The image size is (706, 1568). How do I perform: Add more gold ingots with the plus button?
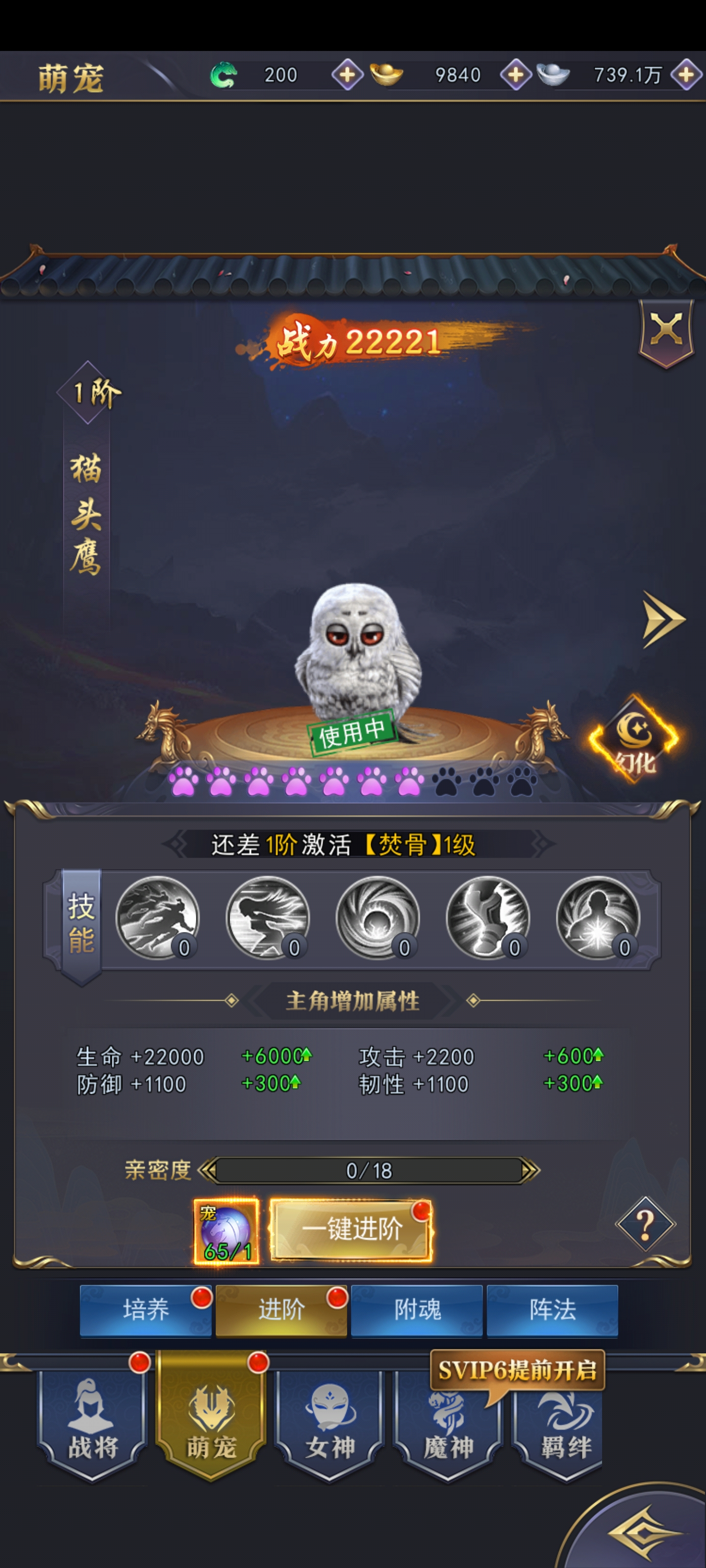click(x=515, y=75)
